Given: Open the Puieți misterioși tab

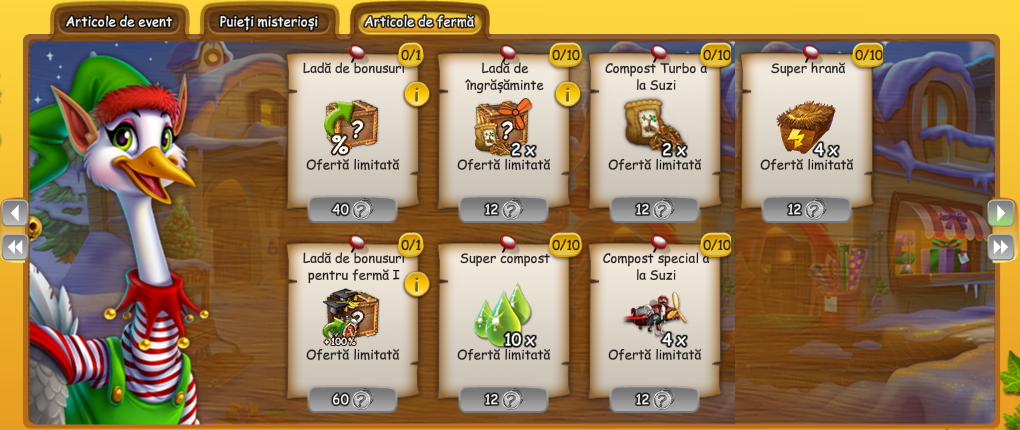Looking at the screenshot, I should click(x=269, y=22).
